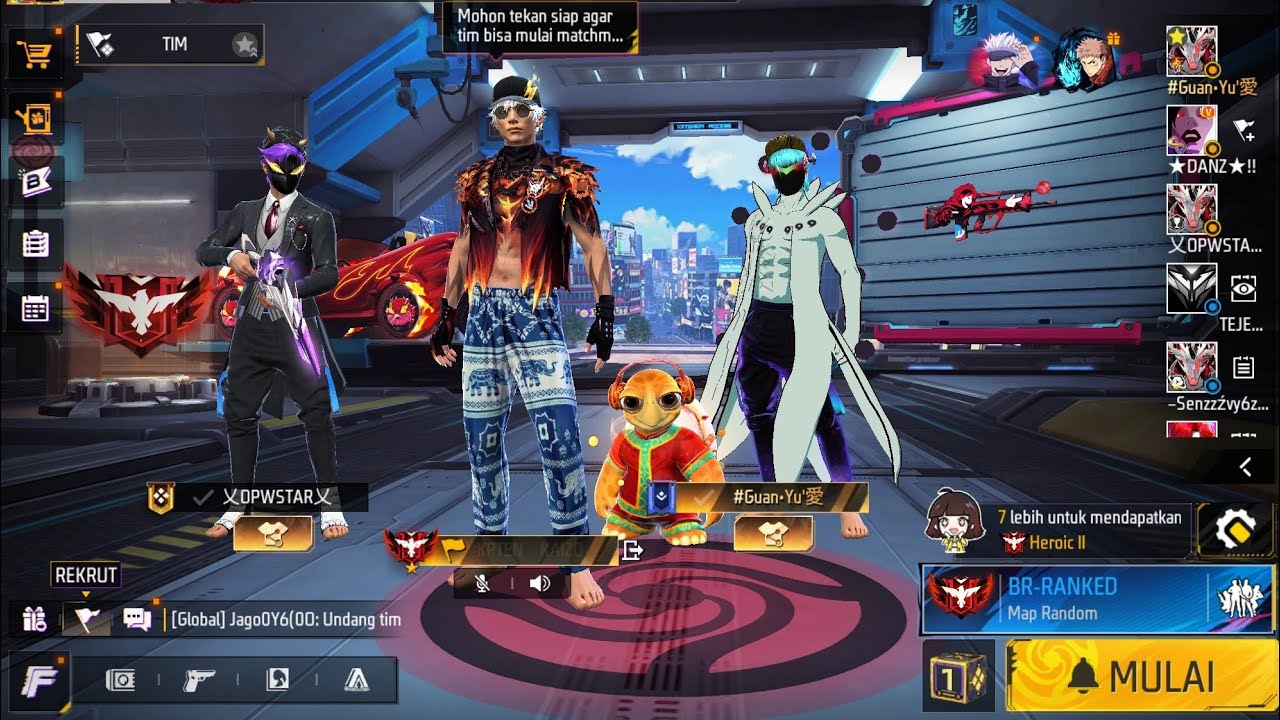Select the TIM team mode bar
The image size is (1280, 720).
(x=170, y=44)
